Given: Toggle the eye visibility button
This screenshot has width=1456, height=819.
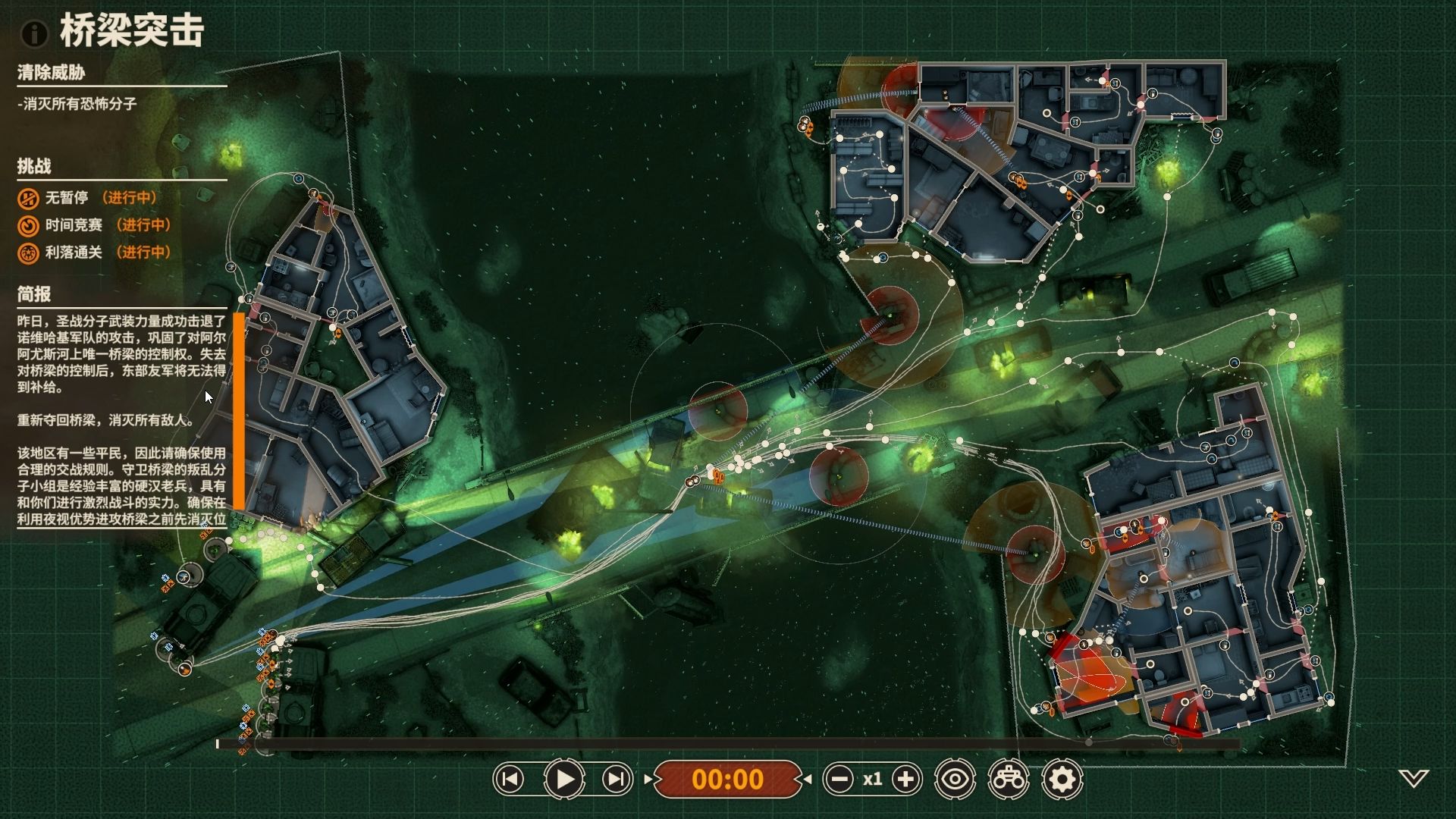Looking at the screenshot, I should pyautogui.click(x=955, y=779).
